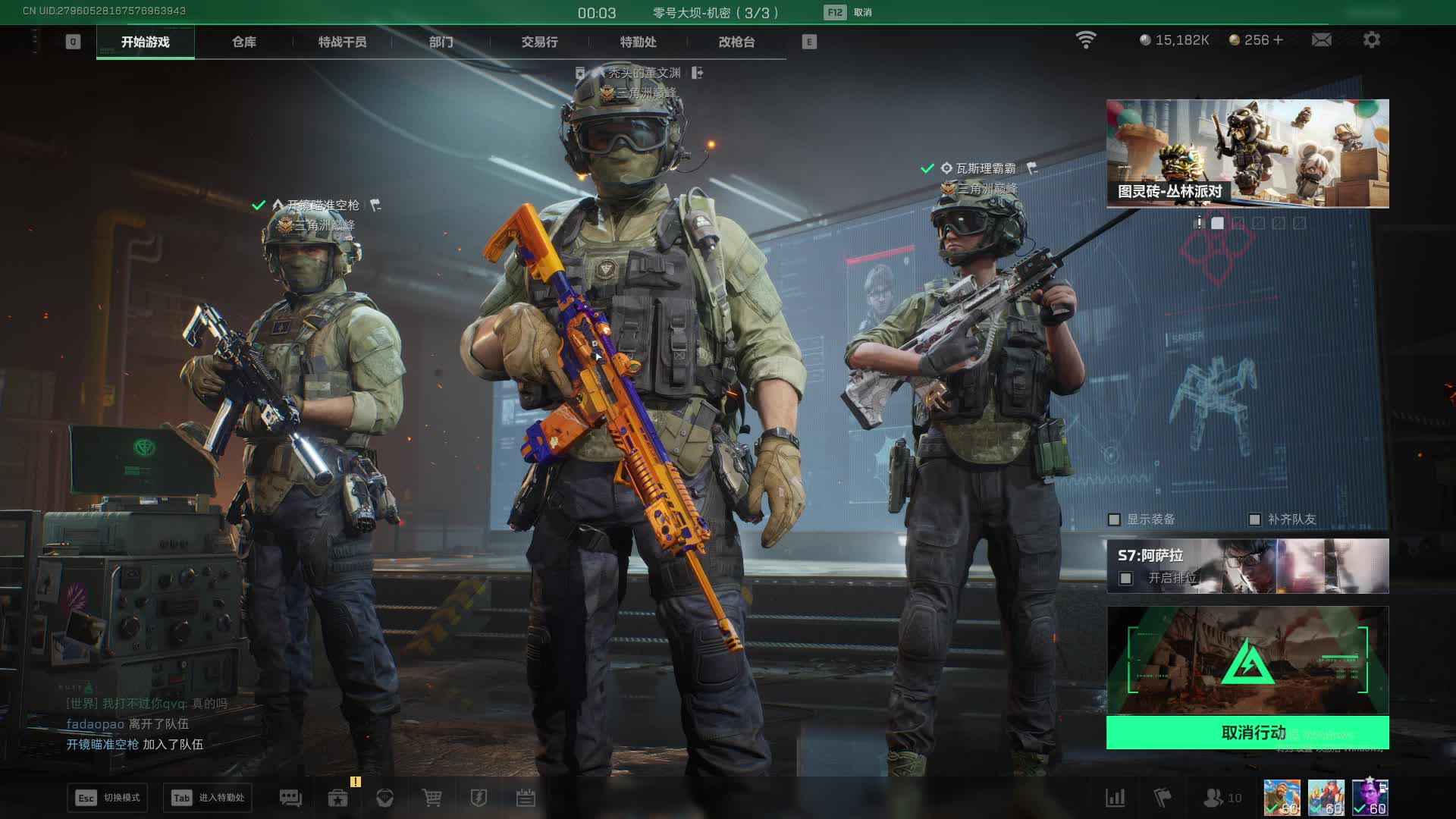Switch to the 改枪台 tab
The width and height of the screenshot is (1456, 819).
click(736, 42)
